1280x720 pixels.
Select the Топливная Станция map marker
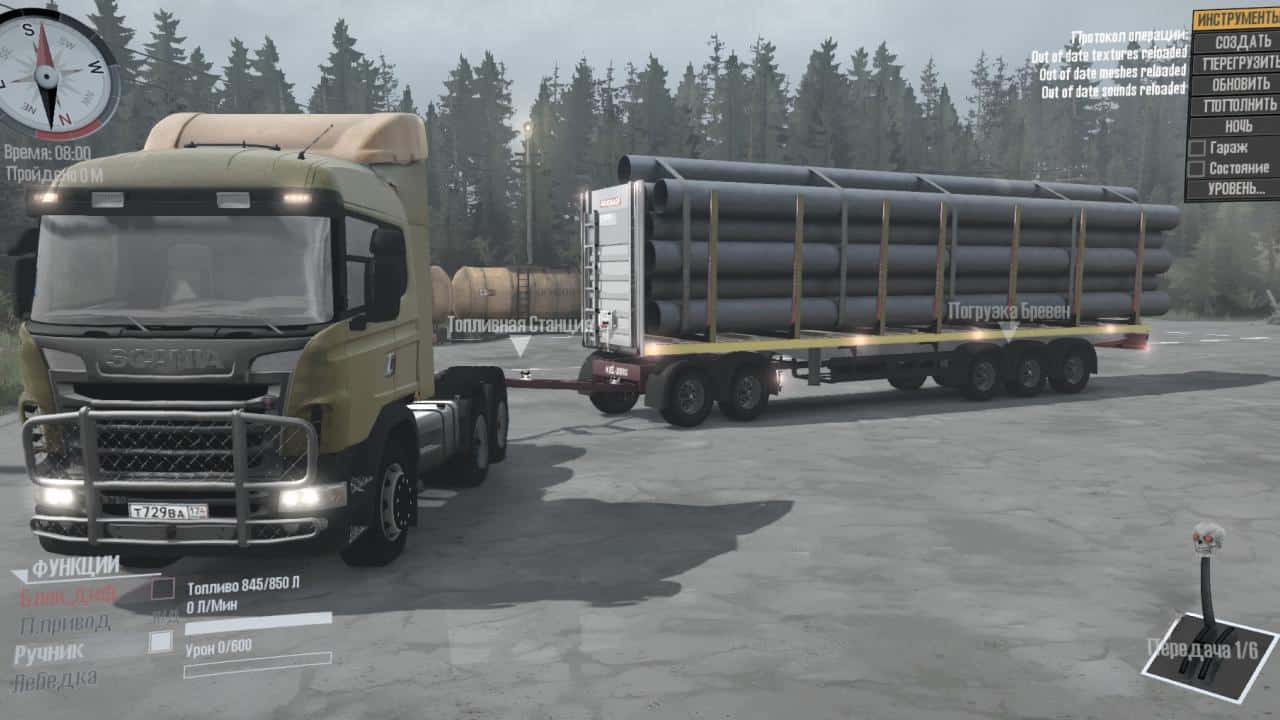[519, 335]
